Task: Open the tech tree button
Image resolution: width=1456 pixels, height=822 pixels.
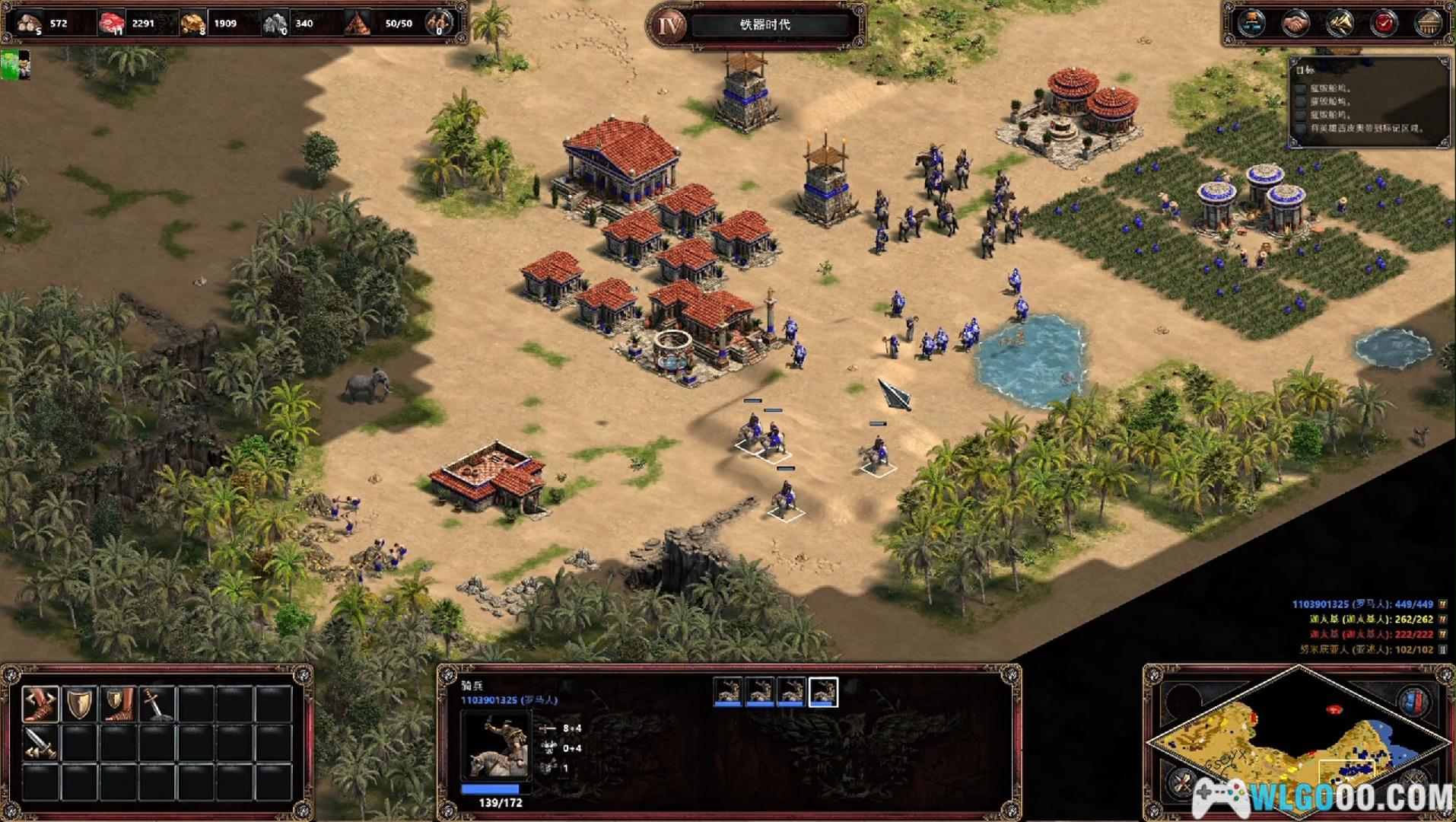Action: click(1251, 23)
